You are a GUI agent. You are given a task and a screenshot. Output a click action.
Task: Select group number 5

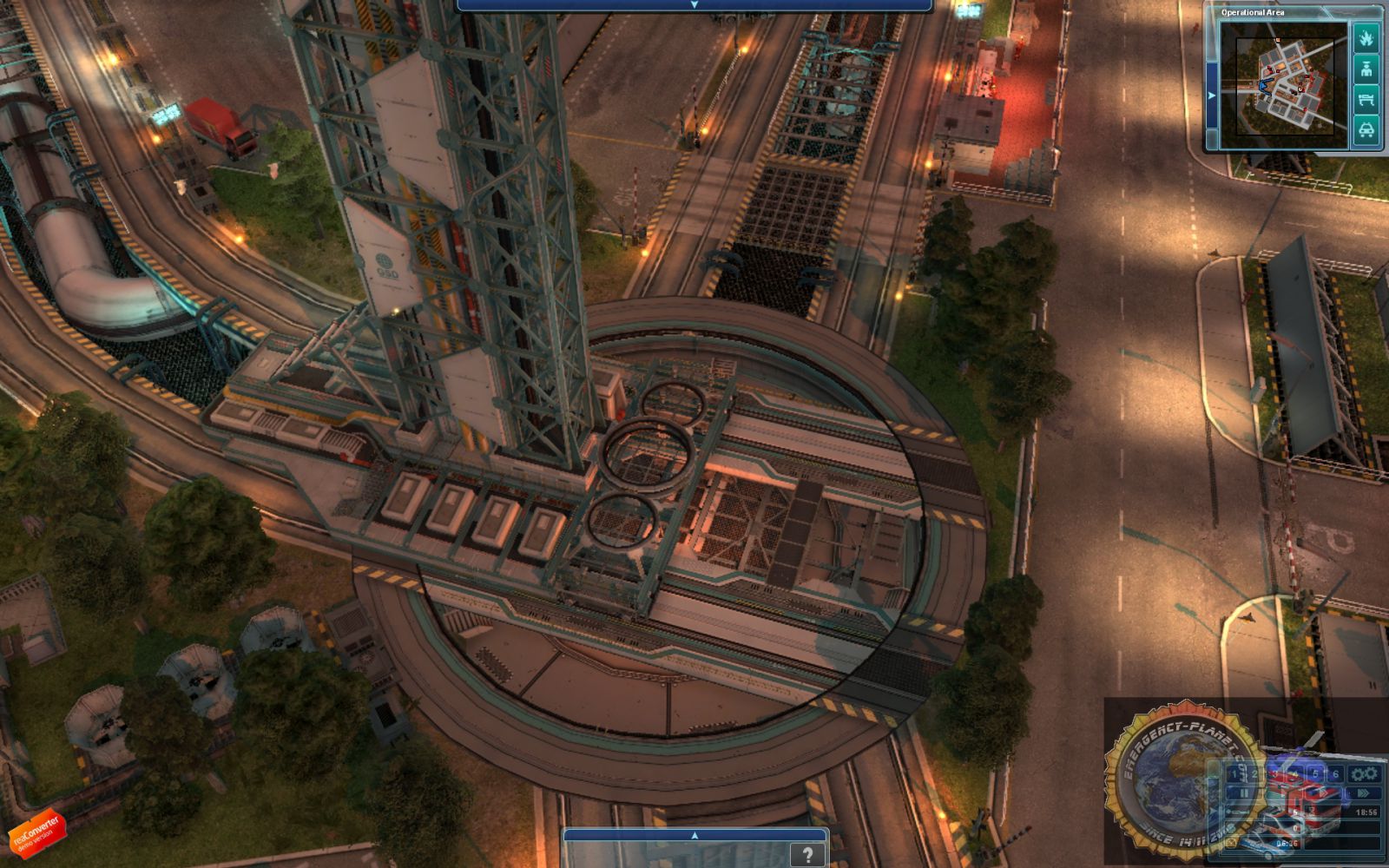(x=1315, y=773)
